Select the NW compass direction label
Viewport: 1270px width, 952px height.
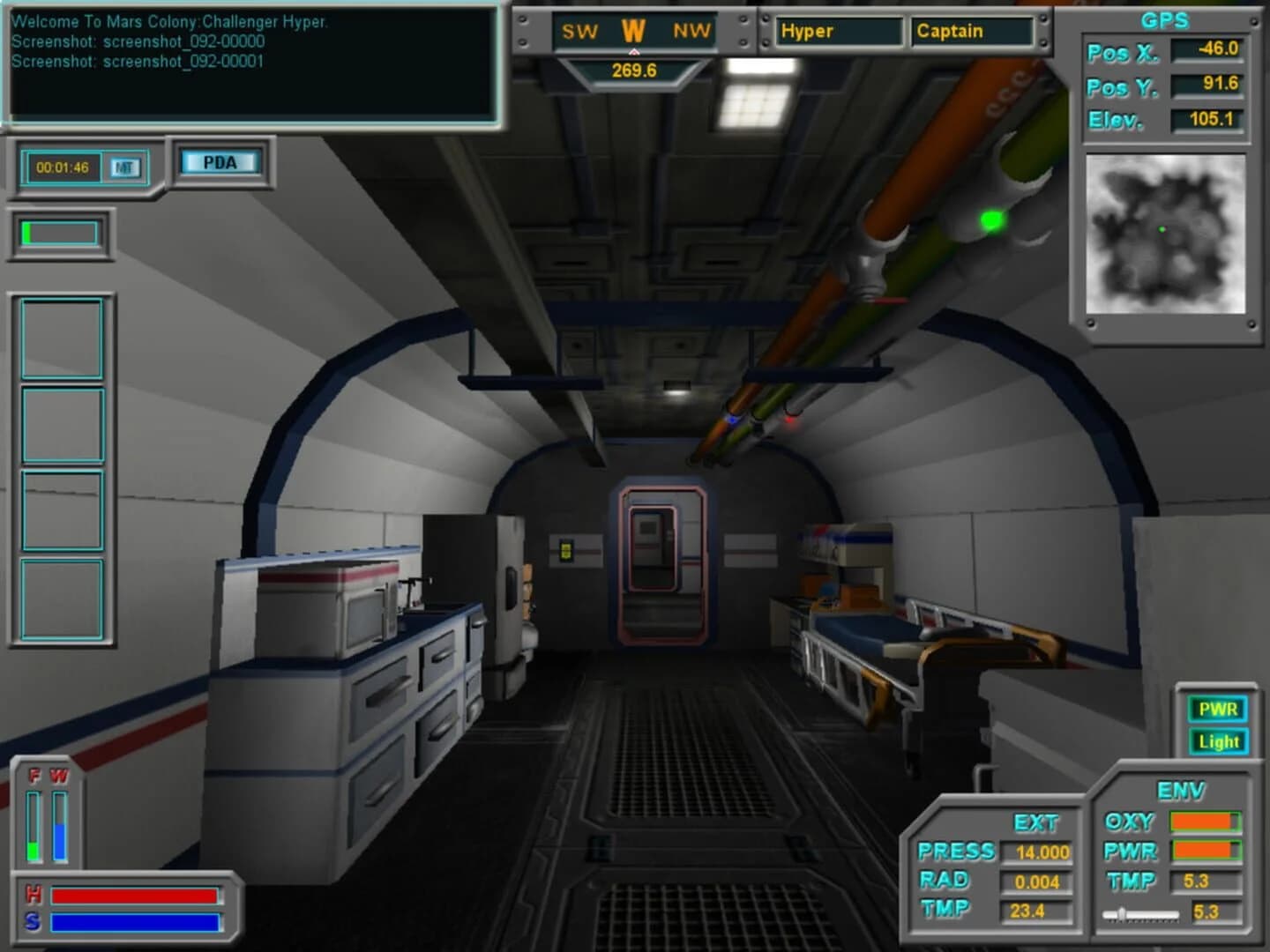point(691,31)
